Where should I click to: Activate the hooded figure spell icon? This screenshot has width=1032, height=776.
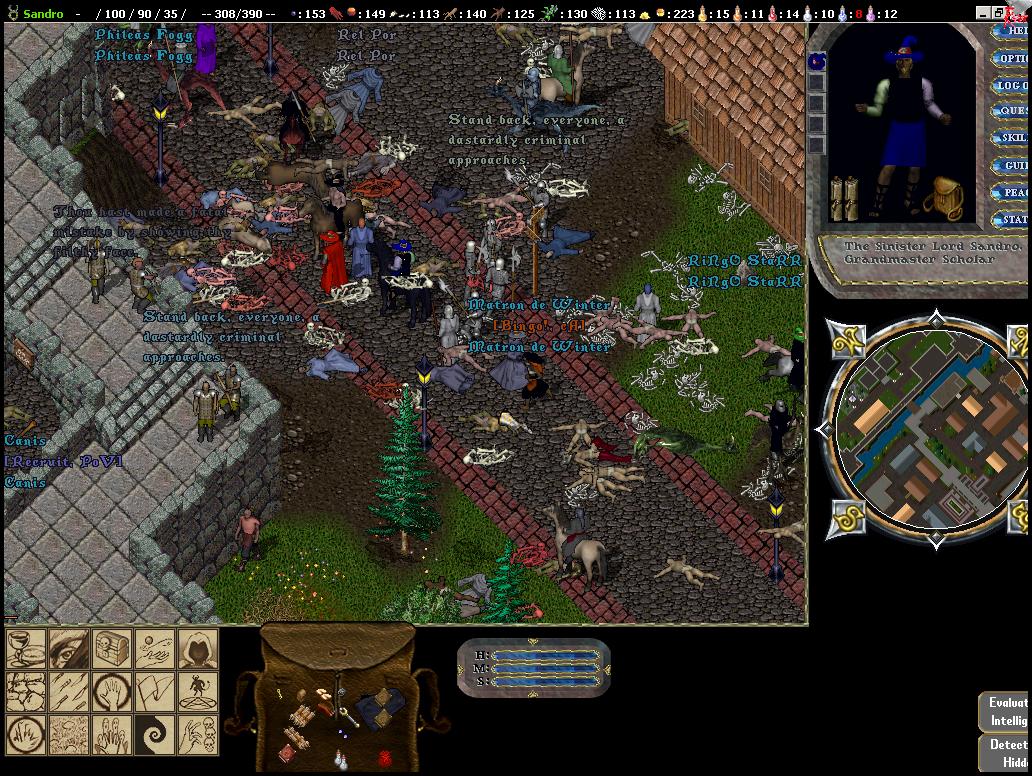pos(198,649)
